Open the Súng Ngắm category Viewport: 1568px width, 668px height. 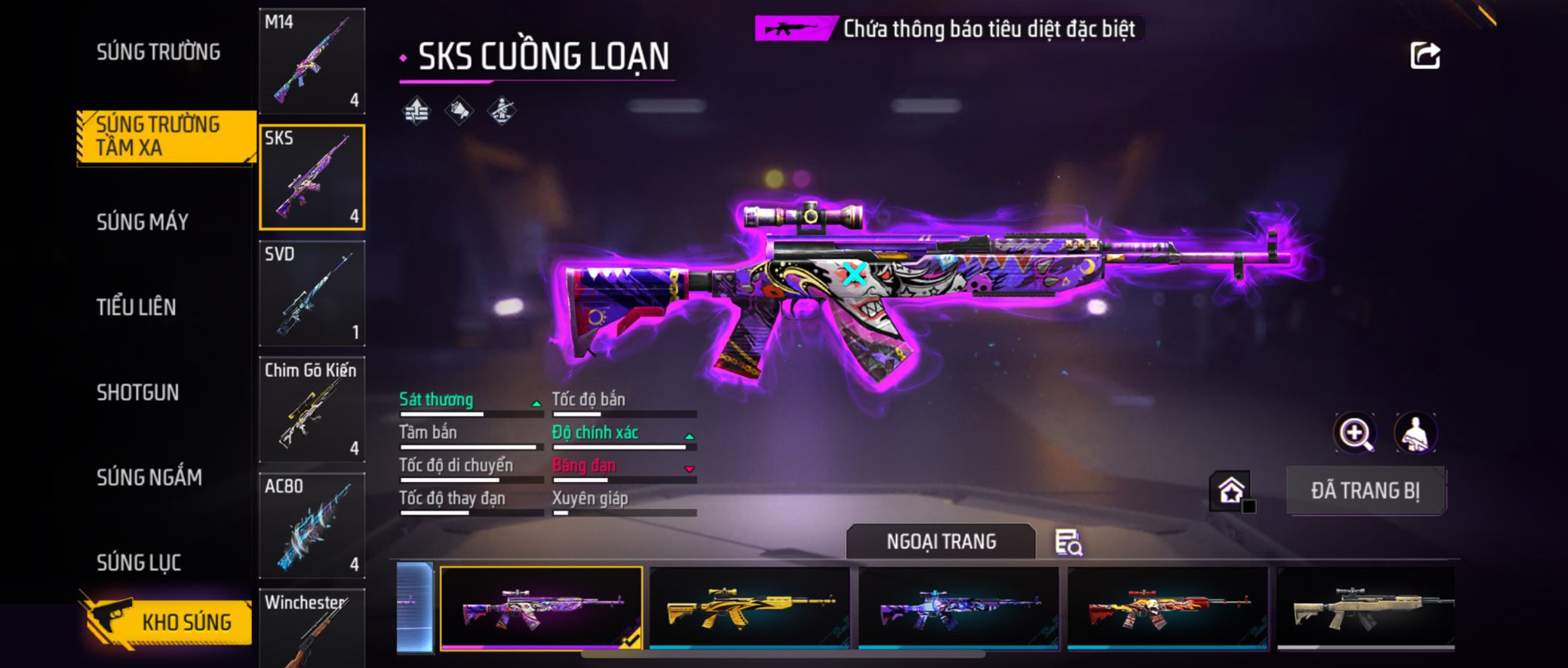(149, 477)
